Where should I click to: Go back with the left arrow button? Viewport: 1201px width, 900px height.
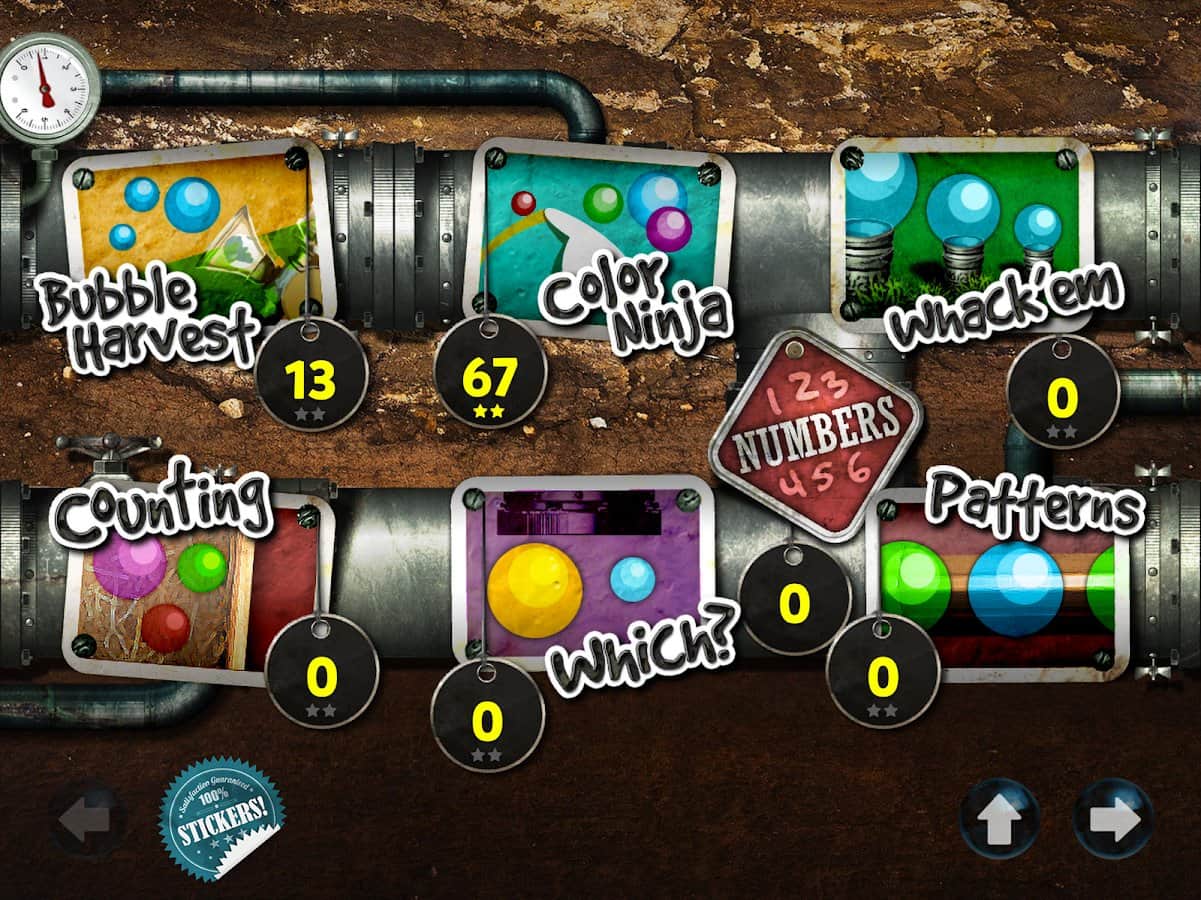click(x=88, y=820)
